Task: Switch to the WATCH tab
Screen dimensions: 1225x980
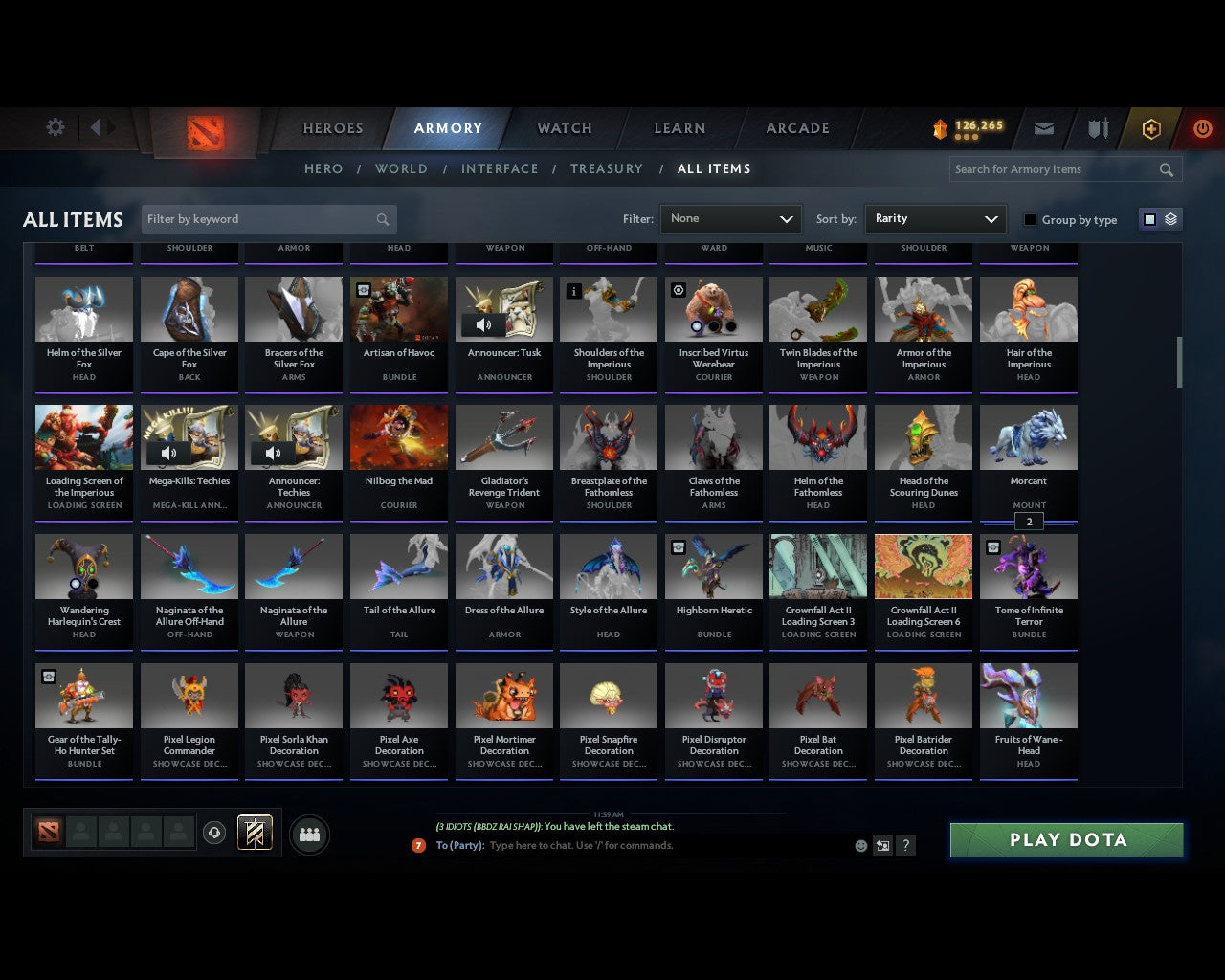Action: [564, 128]
